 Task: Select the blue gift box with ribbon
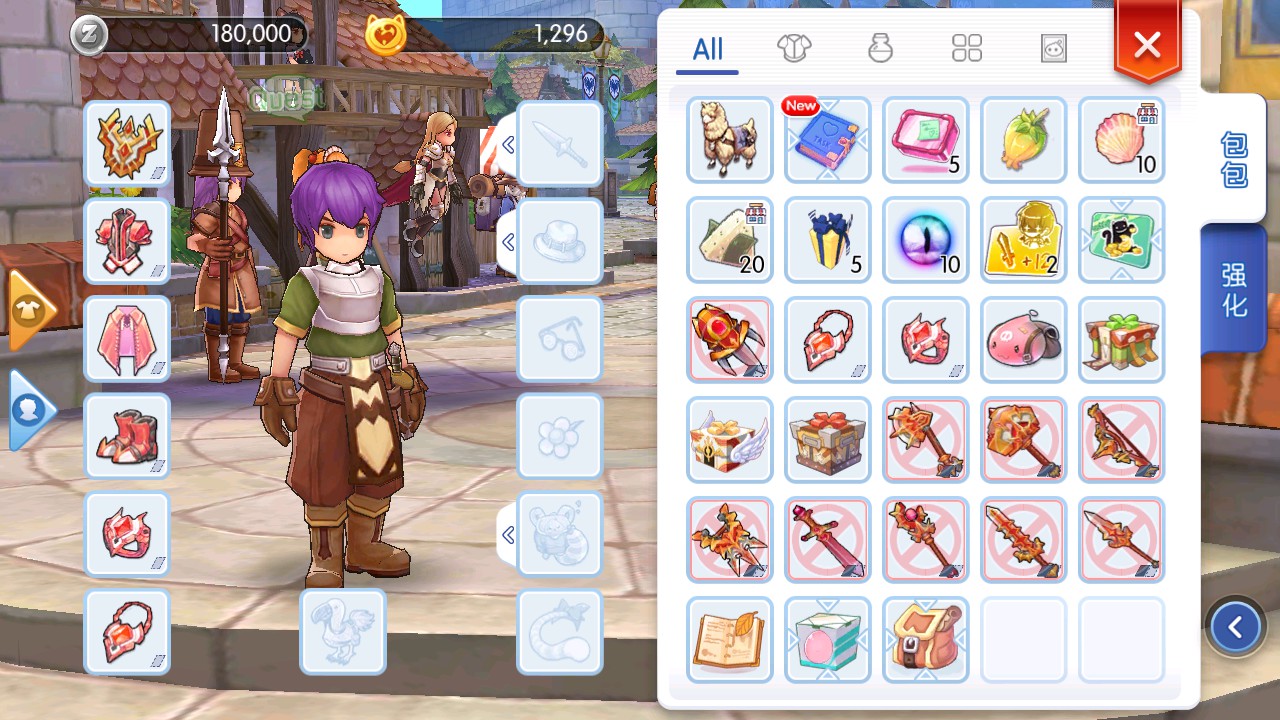coord(828,240)
